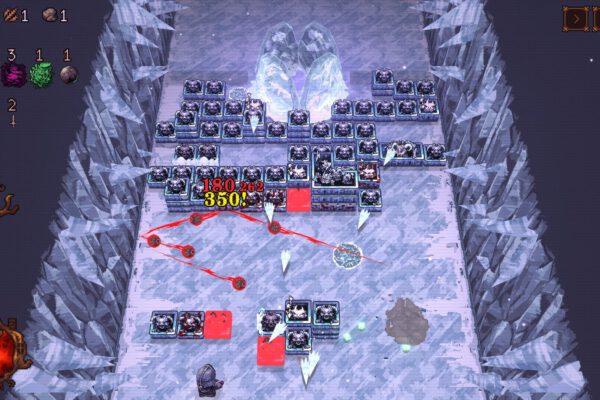Screen dimensions: 600x400
Task: Click the arrow button in the top-right corner
Action: (575, 17)
